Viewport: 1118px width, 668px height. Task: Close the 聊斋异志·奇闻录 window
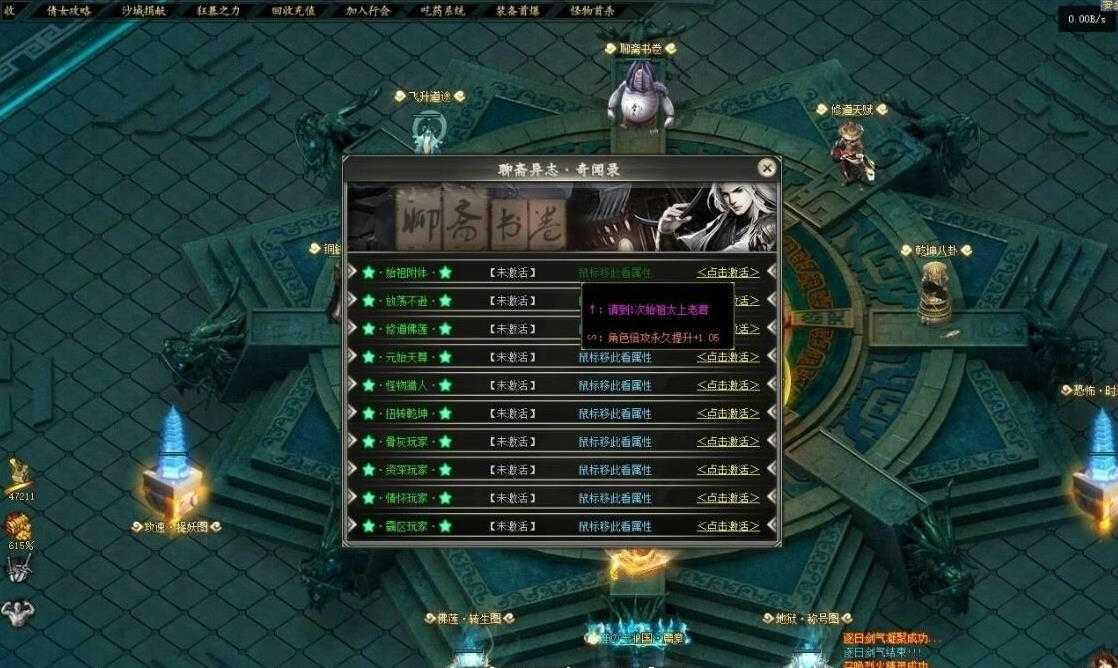pyautogui.click(x=767, y=168)
